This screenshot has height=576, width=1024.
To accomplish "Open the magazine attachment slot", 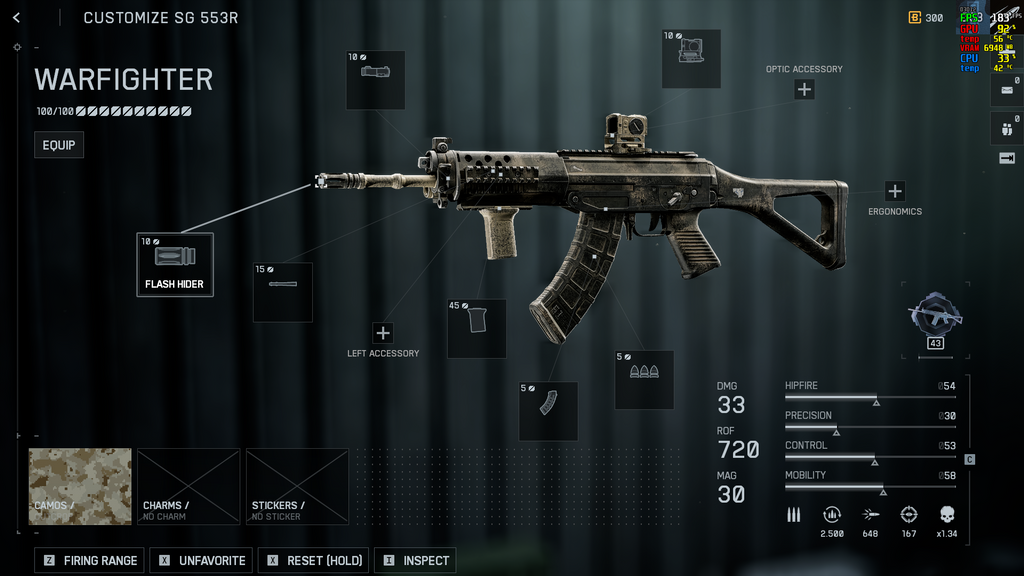I will [548, 410].
